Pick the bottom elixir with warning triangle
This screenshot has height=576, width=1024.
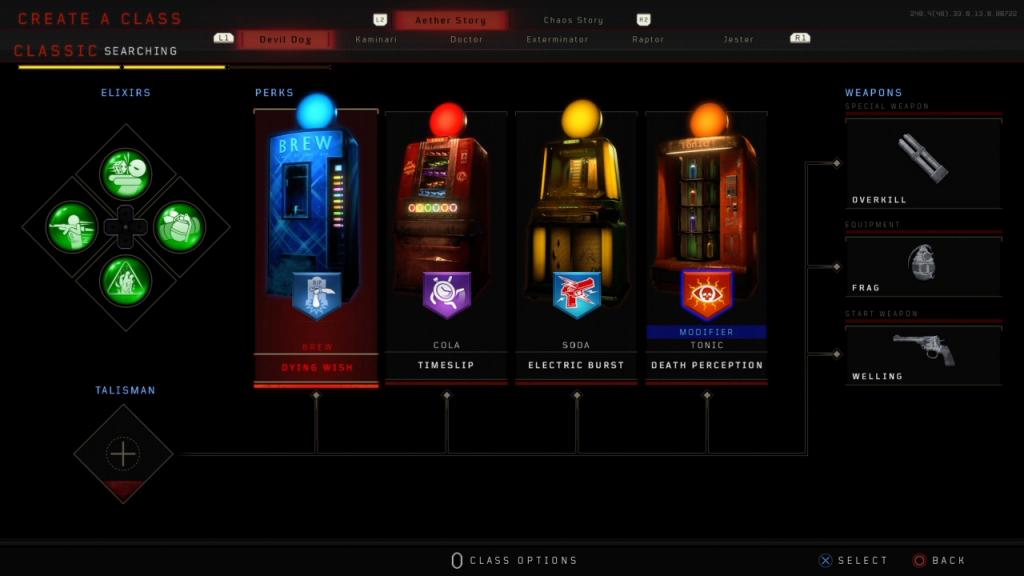pyautogui.click(x=125, y=281)
